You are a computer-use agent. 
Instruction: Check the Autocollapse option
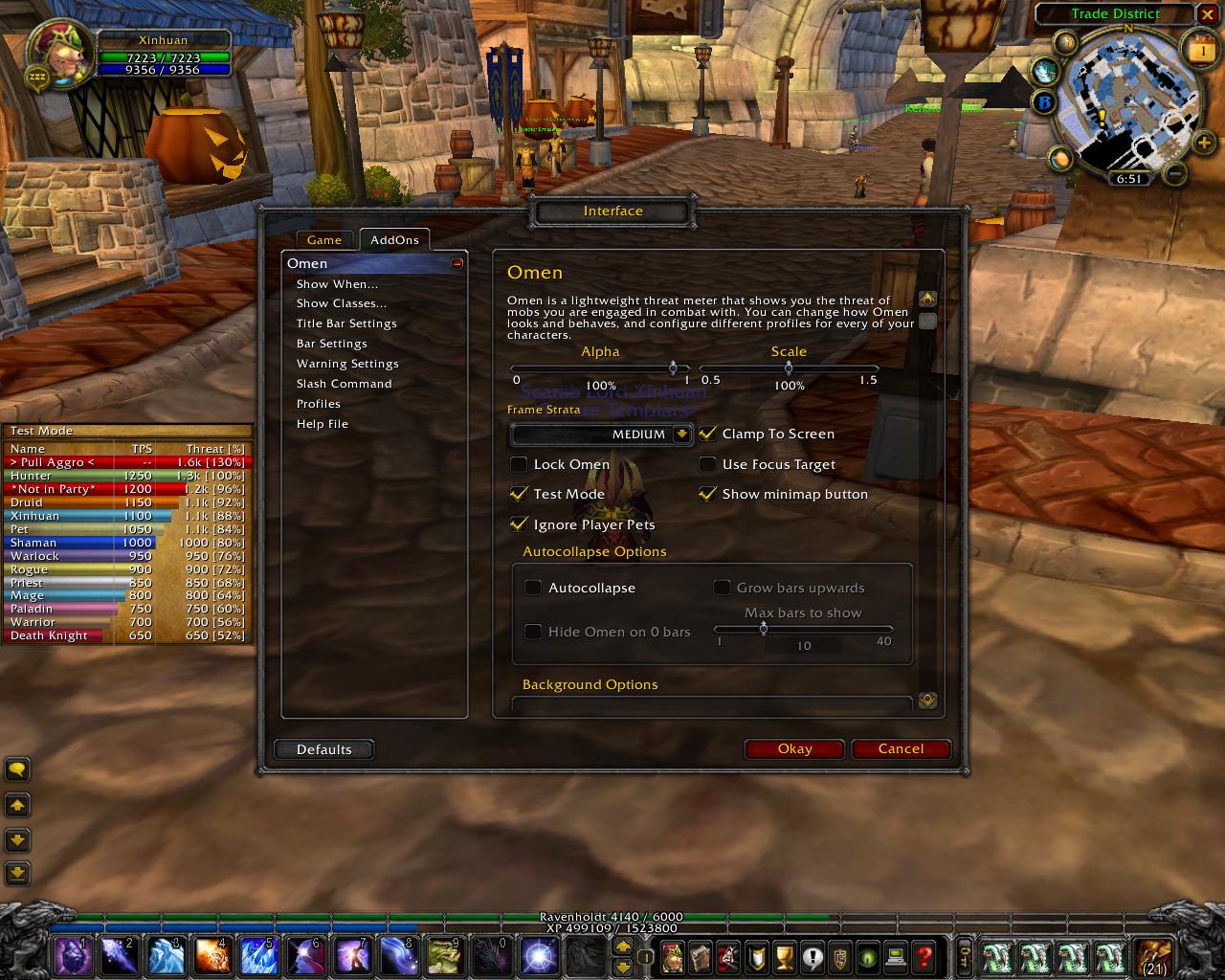pos(533,588)
